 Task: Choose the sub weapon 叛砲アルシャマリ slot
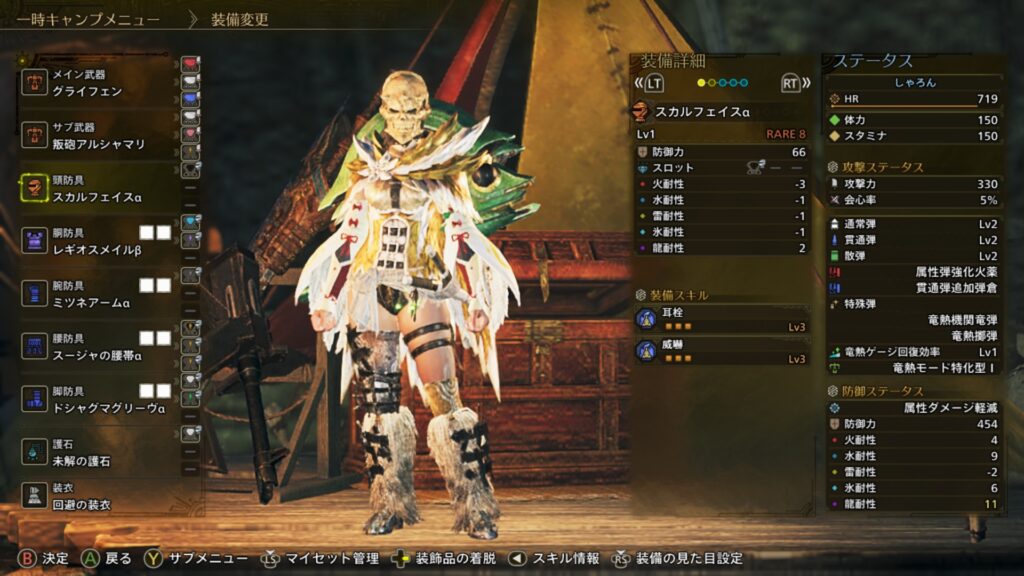point(95,136)
